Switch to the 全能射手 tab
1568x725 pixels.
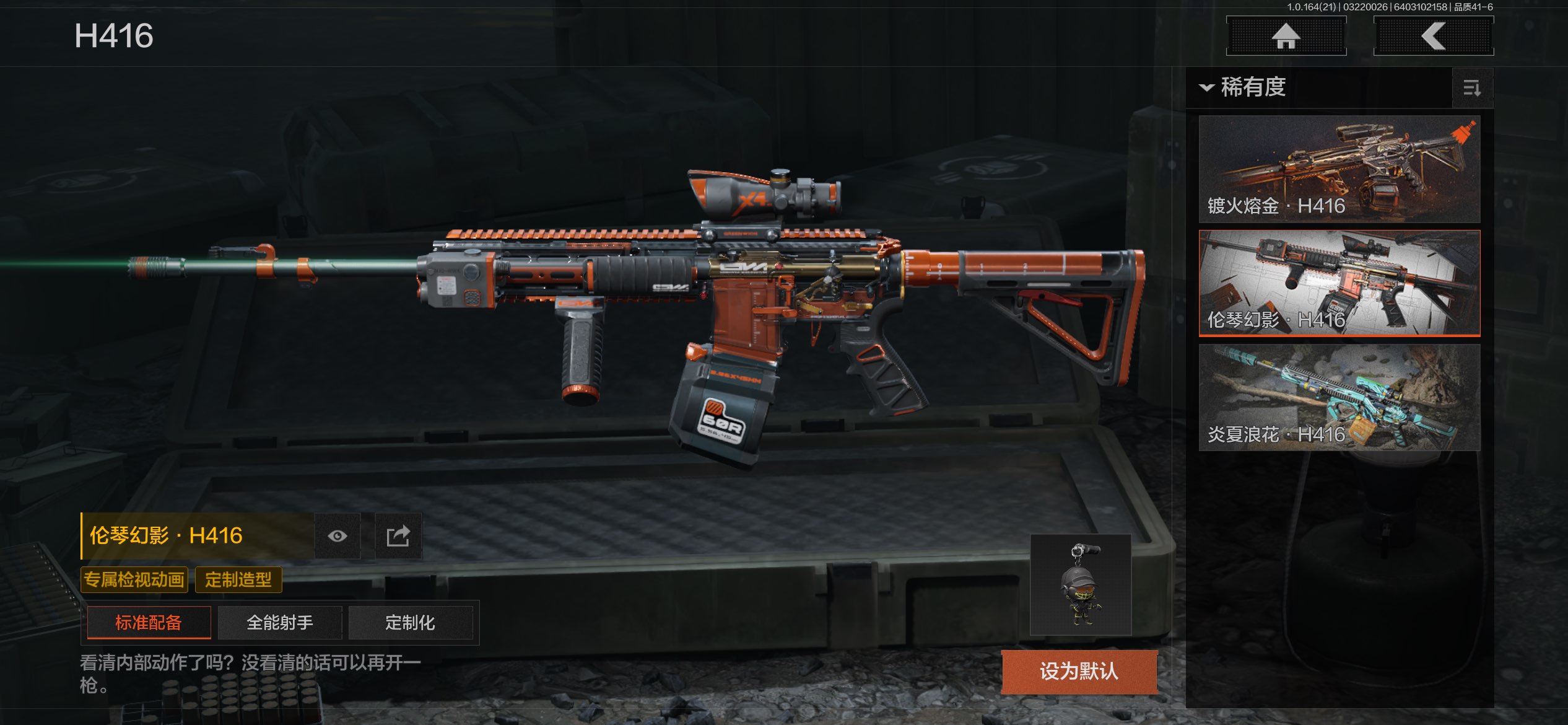(x=280, y=622)
